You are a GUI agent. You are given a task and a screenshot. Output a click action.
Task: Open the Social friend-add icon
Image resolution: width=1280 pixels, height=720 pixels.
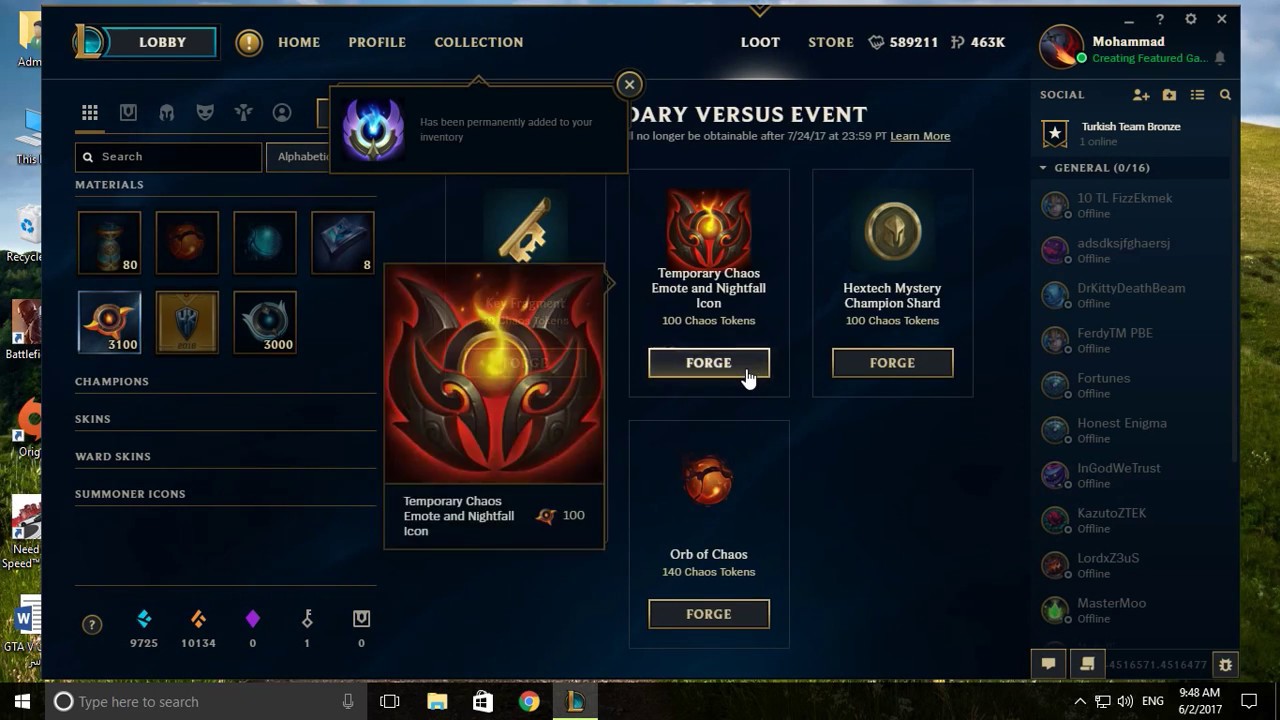pyautogui.click(x=1141, y=94)
